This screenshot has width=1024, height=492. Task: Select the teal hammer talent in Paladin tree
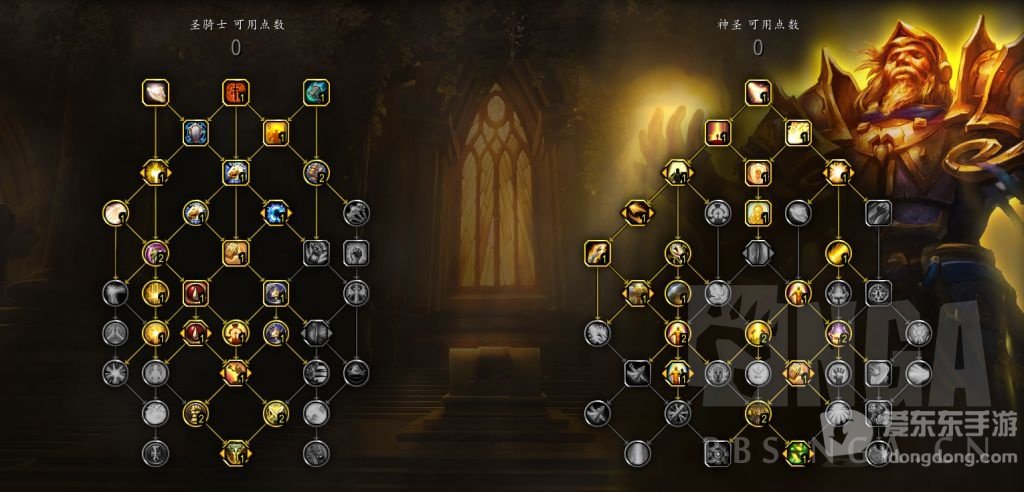point(316,92)
